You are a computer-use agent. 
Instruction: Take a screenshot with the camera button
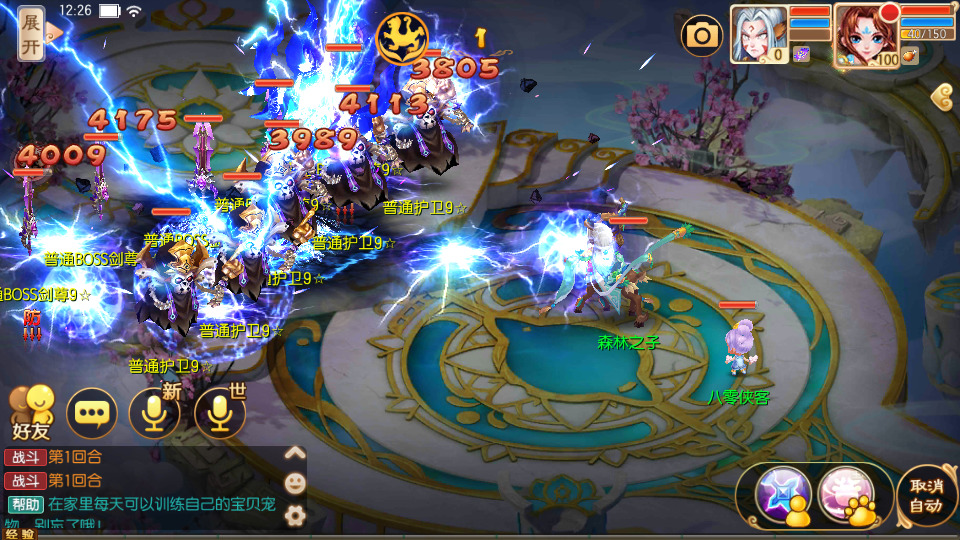coord(702,37)
